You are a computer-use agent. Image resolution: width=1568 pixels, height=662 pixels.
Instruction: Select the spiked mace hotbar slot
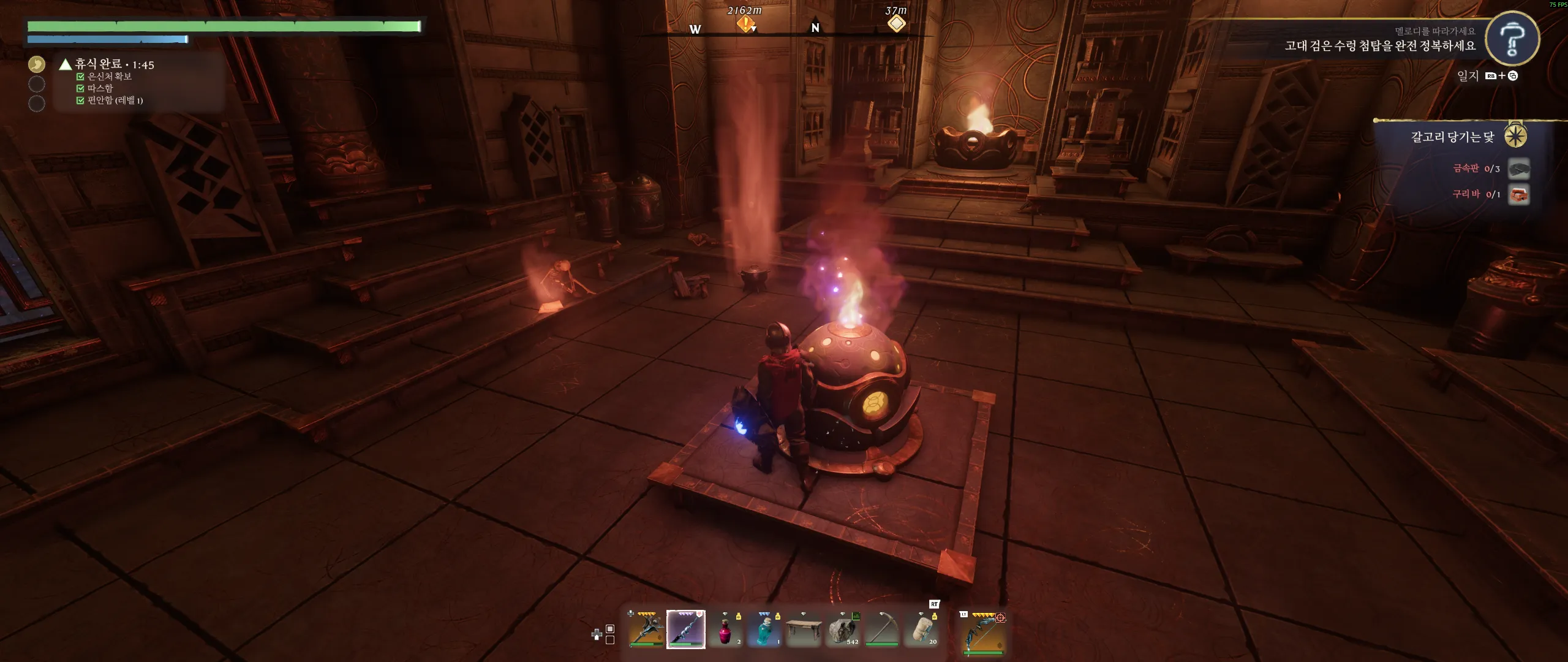click(x=646, y=629)
